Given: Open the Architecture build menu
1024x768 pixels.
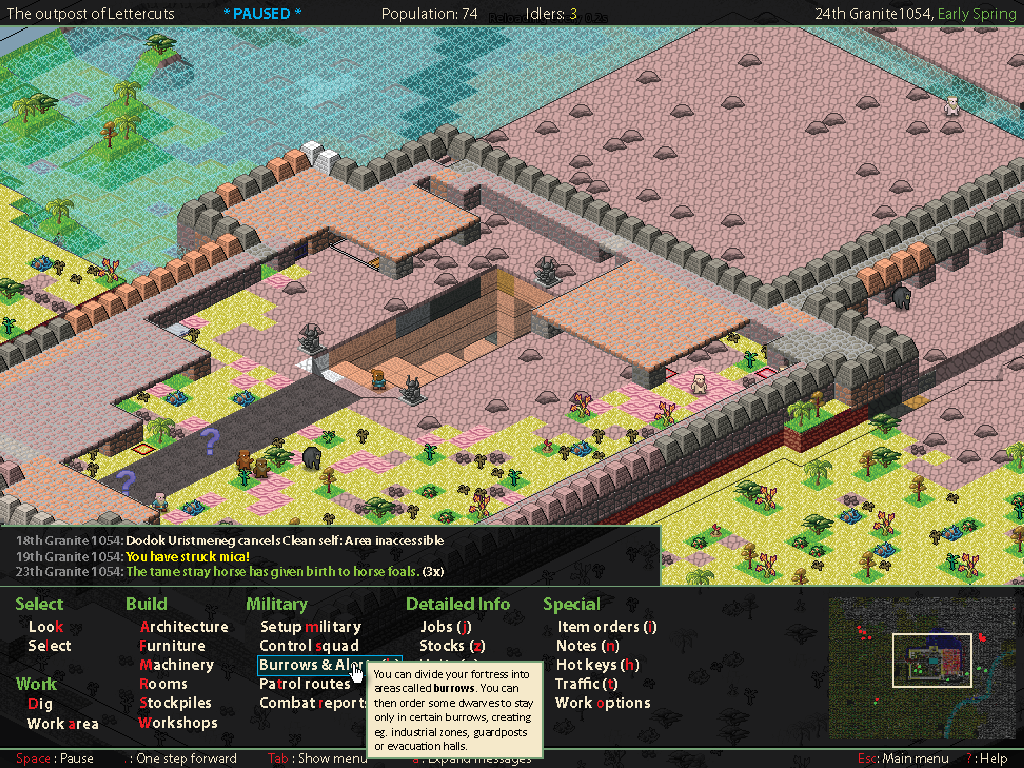Looking at the screenshot, I should 183,627.
